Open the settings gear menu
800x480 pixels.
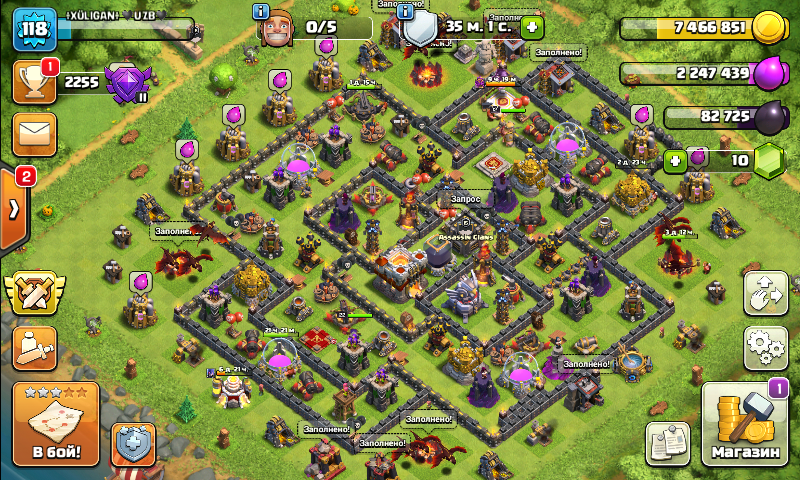(x=765, y=347)
